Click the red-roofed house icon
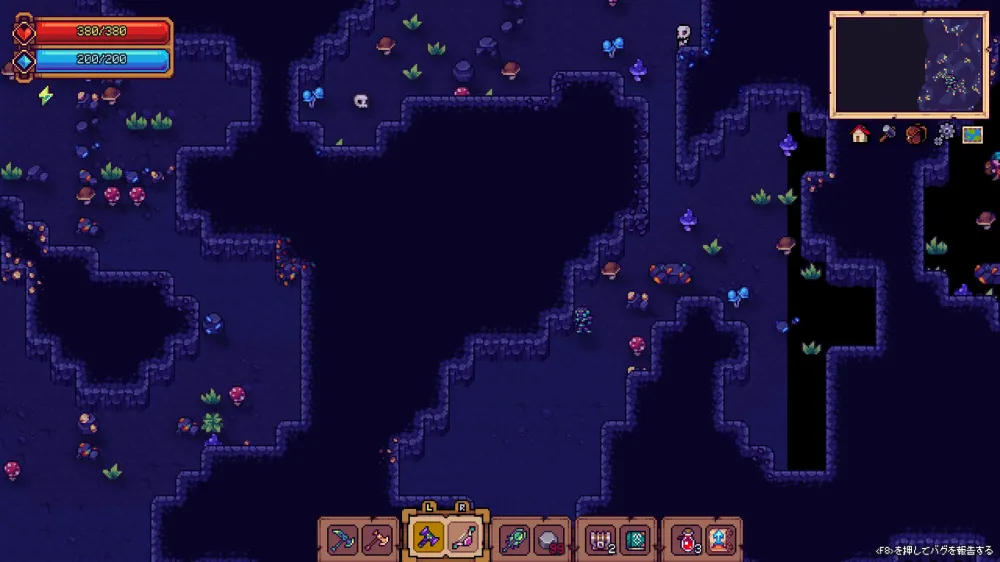The width and height of the screenshot is (1000, 562). point(860,134)
